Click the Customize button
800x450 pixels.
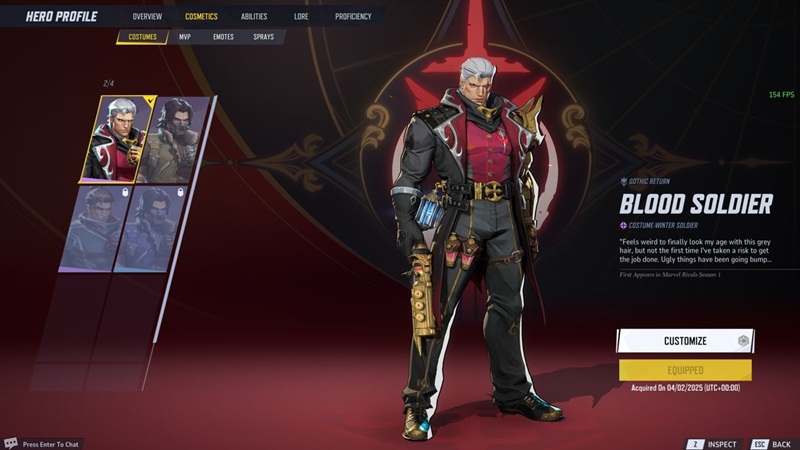coord(684,341)
